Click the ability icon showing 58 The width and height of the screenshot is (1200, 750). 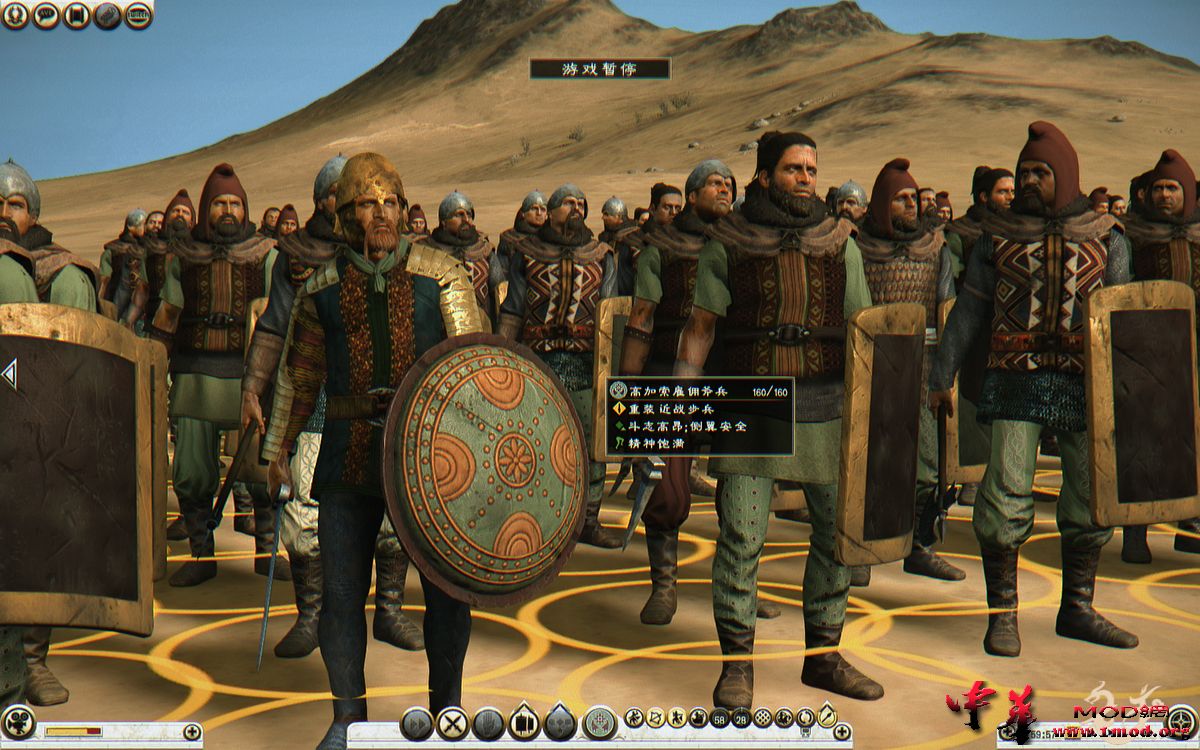pyautogui.click(x=720, y=716)
